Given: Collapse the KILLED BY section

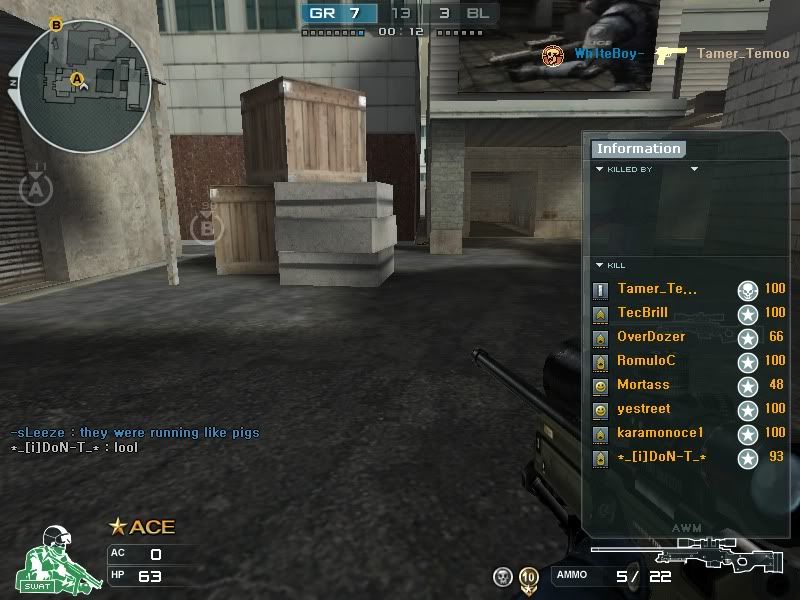Looking at the screenshot, I should (x=600, y=170).
